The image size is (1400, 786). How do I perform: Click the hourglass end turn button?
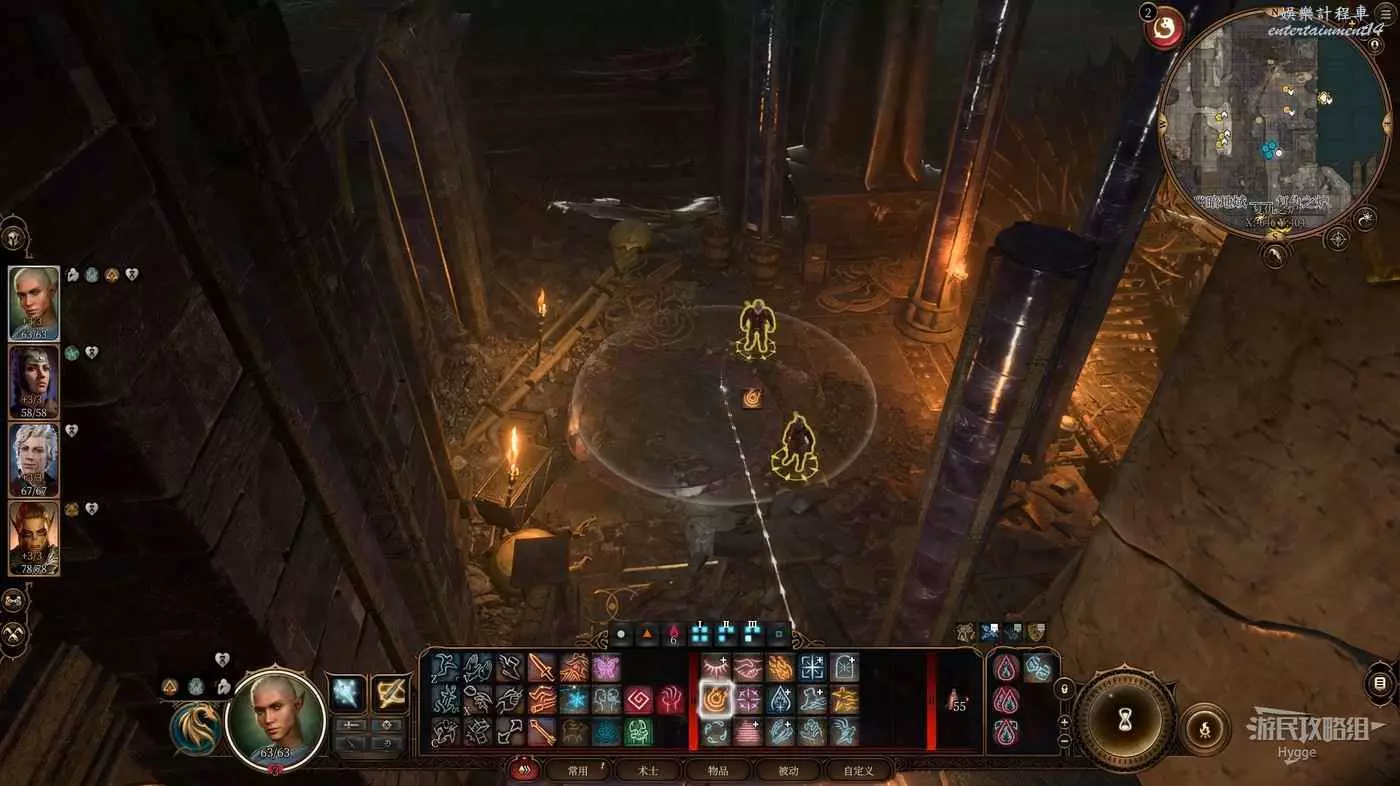click(1125, 720)
